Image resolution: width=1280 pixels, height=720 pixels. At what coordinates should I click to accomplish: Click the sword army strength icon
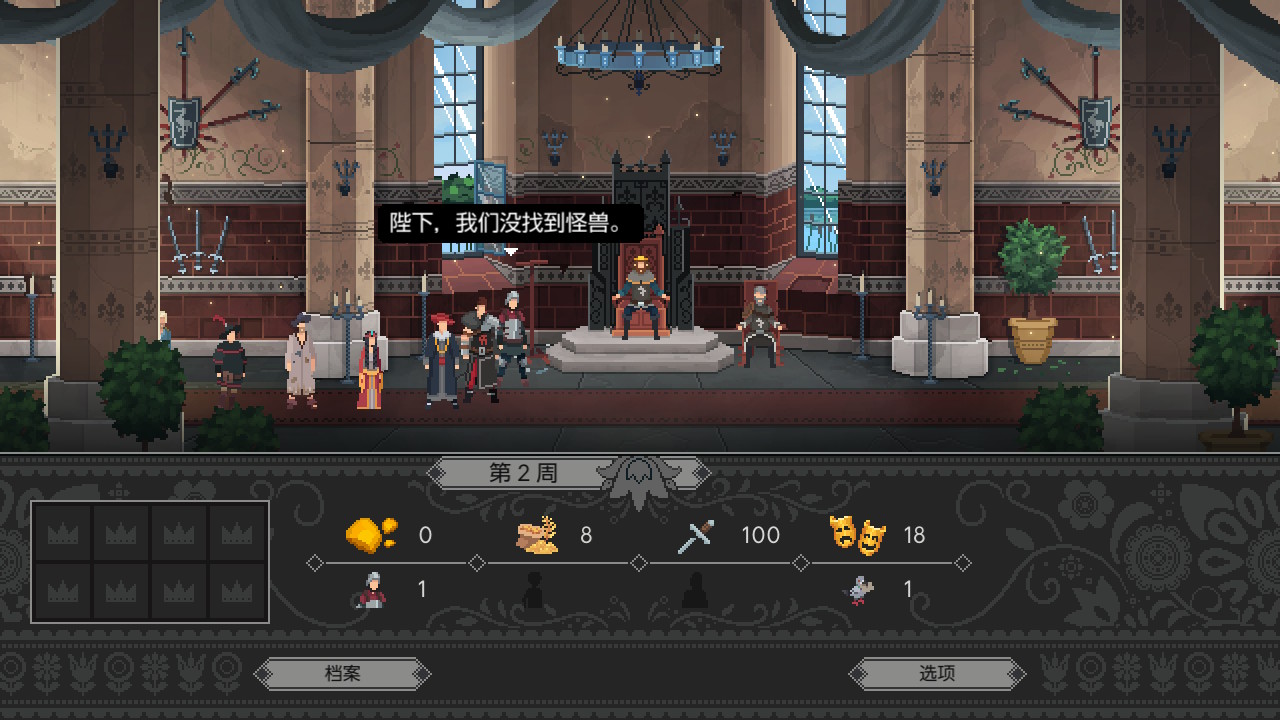(695, 536)
